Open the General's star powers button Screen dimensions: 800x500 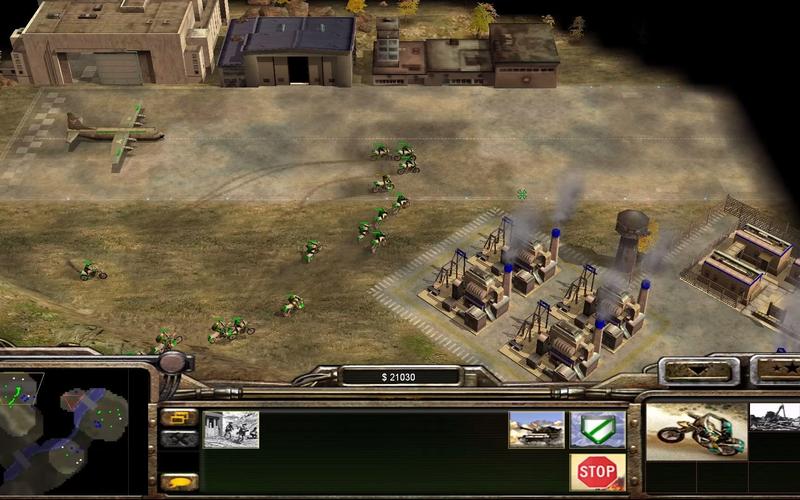[779, 370]
